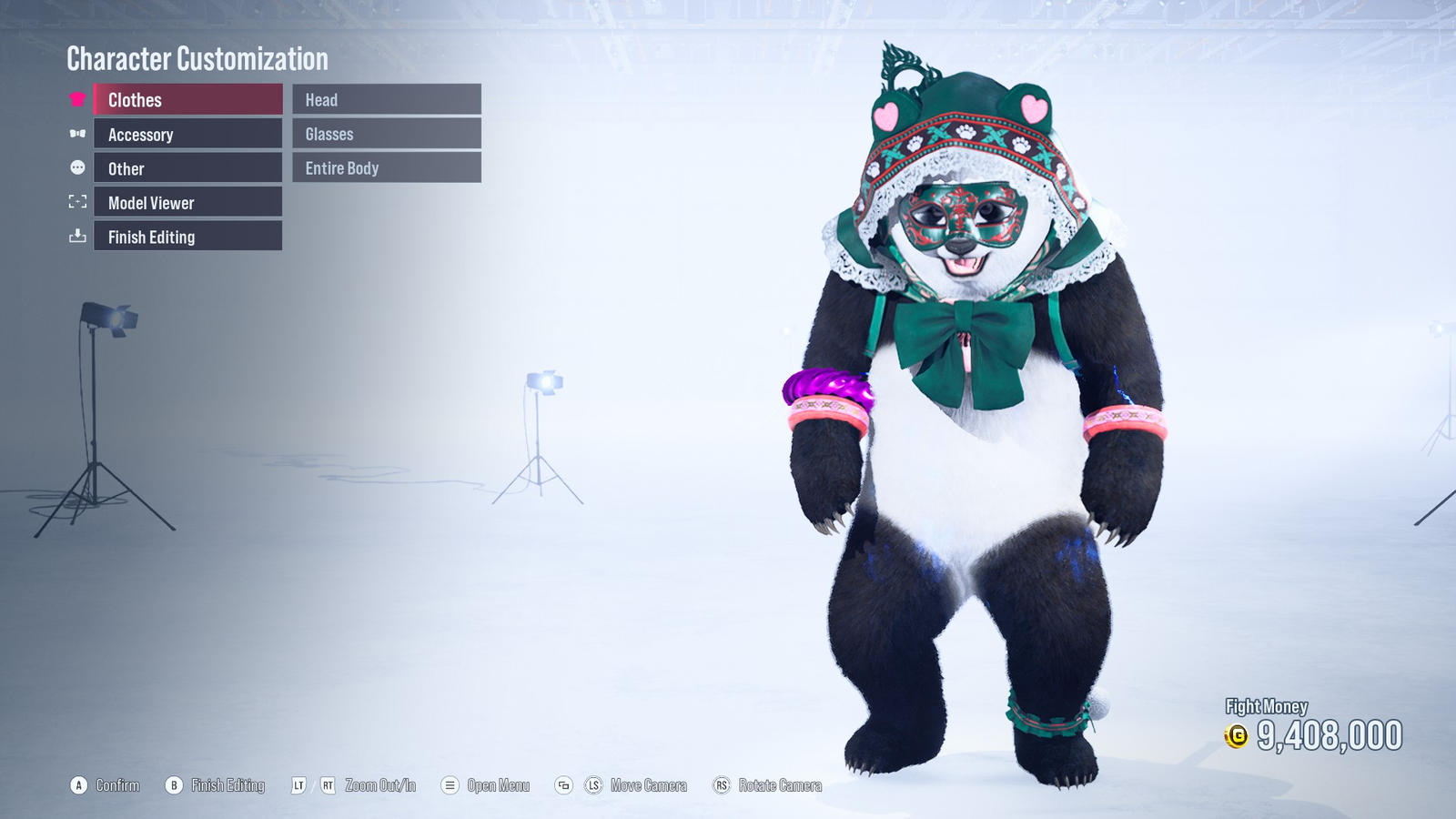Click the Open Menu hamburger icon
Screen dimensions: 1456x819
(x=448, y=784)
